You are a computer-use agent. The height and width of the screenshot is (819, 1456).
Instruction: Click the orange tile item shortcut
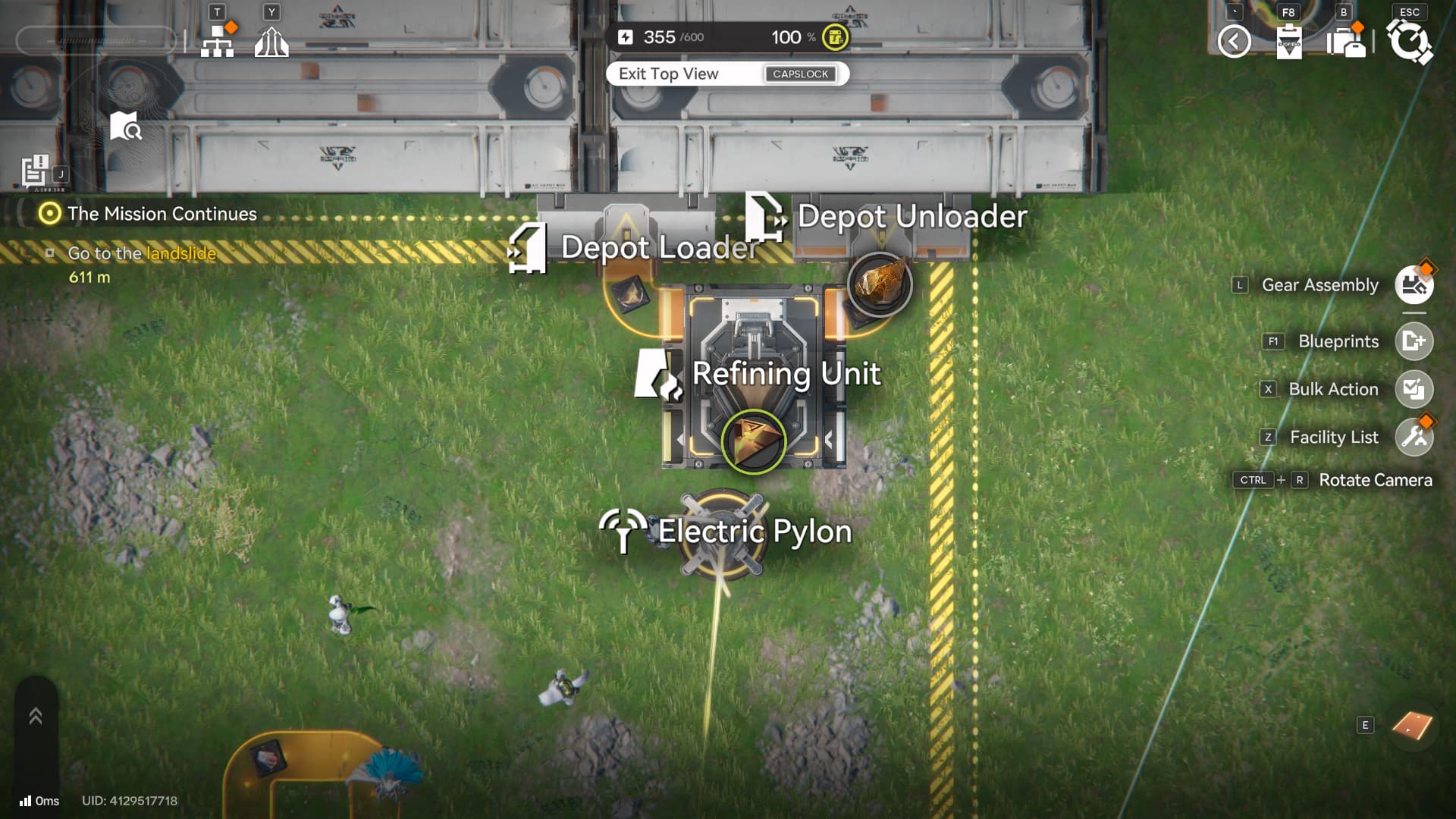tap(1412, 726)
